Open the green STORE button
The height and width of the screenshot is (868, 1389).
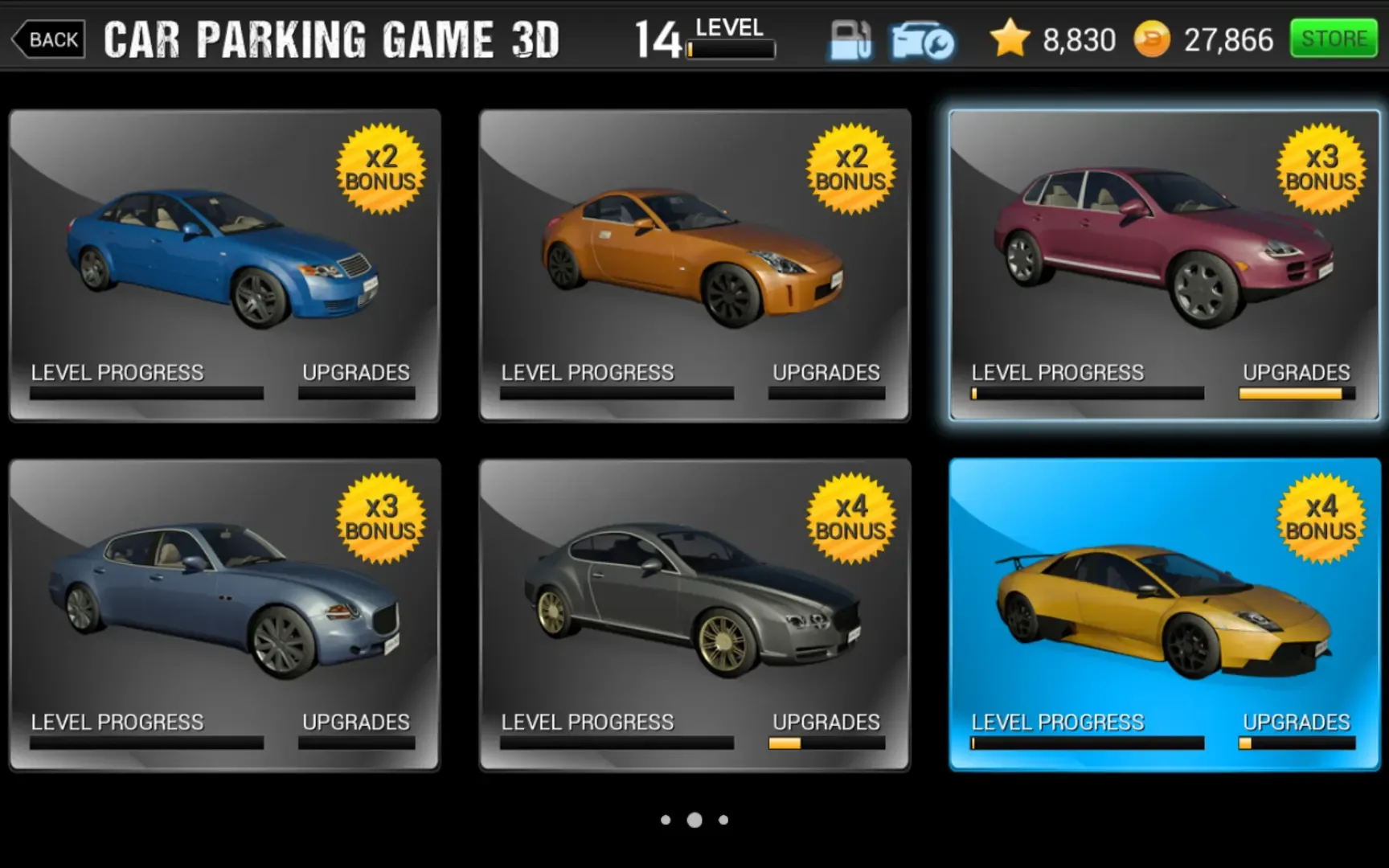pyautogui.click(x=1334, y=39)
